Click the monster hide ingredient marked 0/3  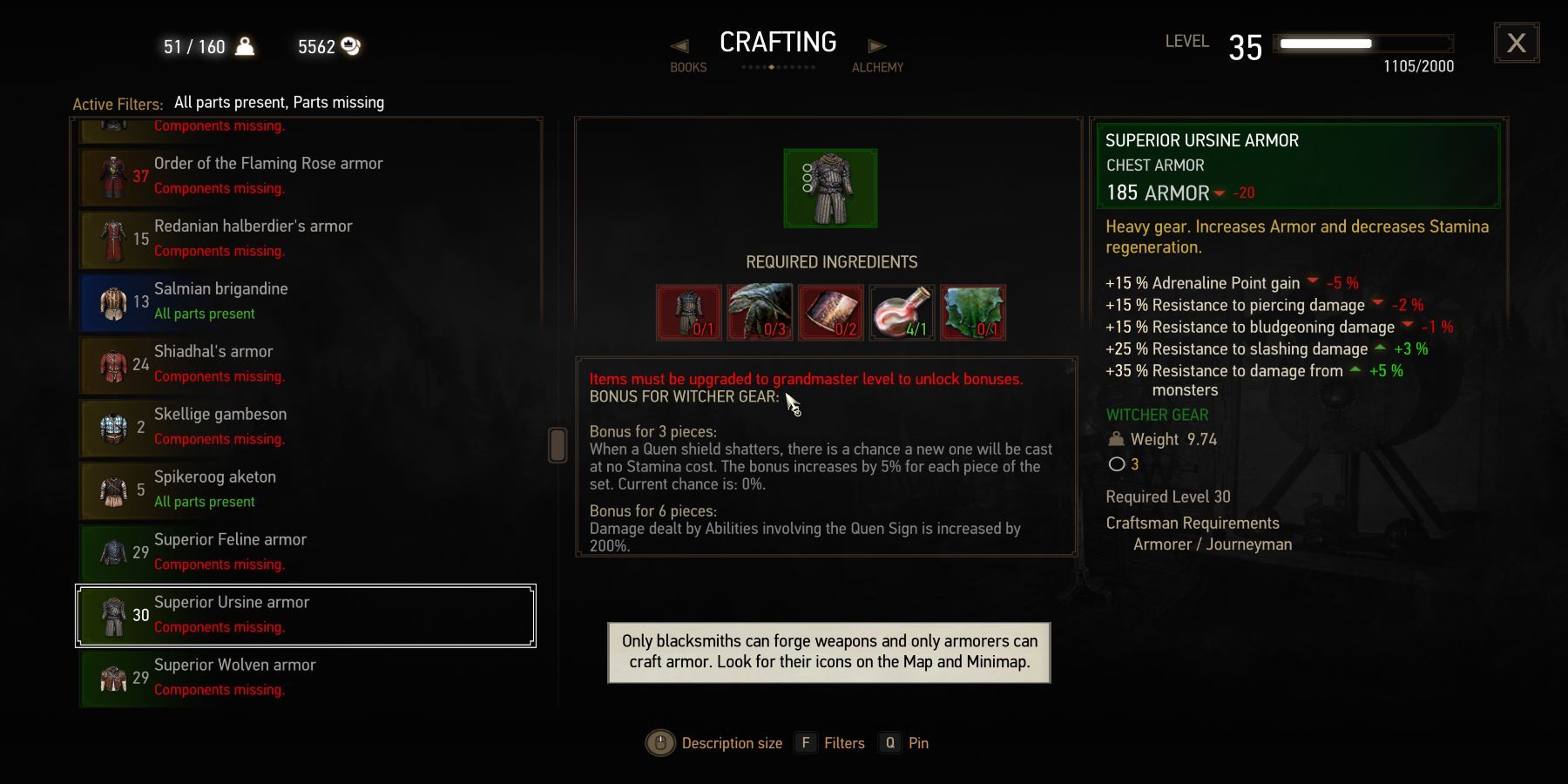coord(760,313)
